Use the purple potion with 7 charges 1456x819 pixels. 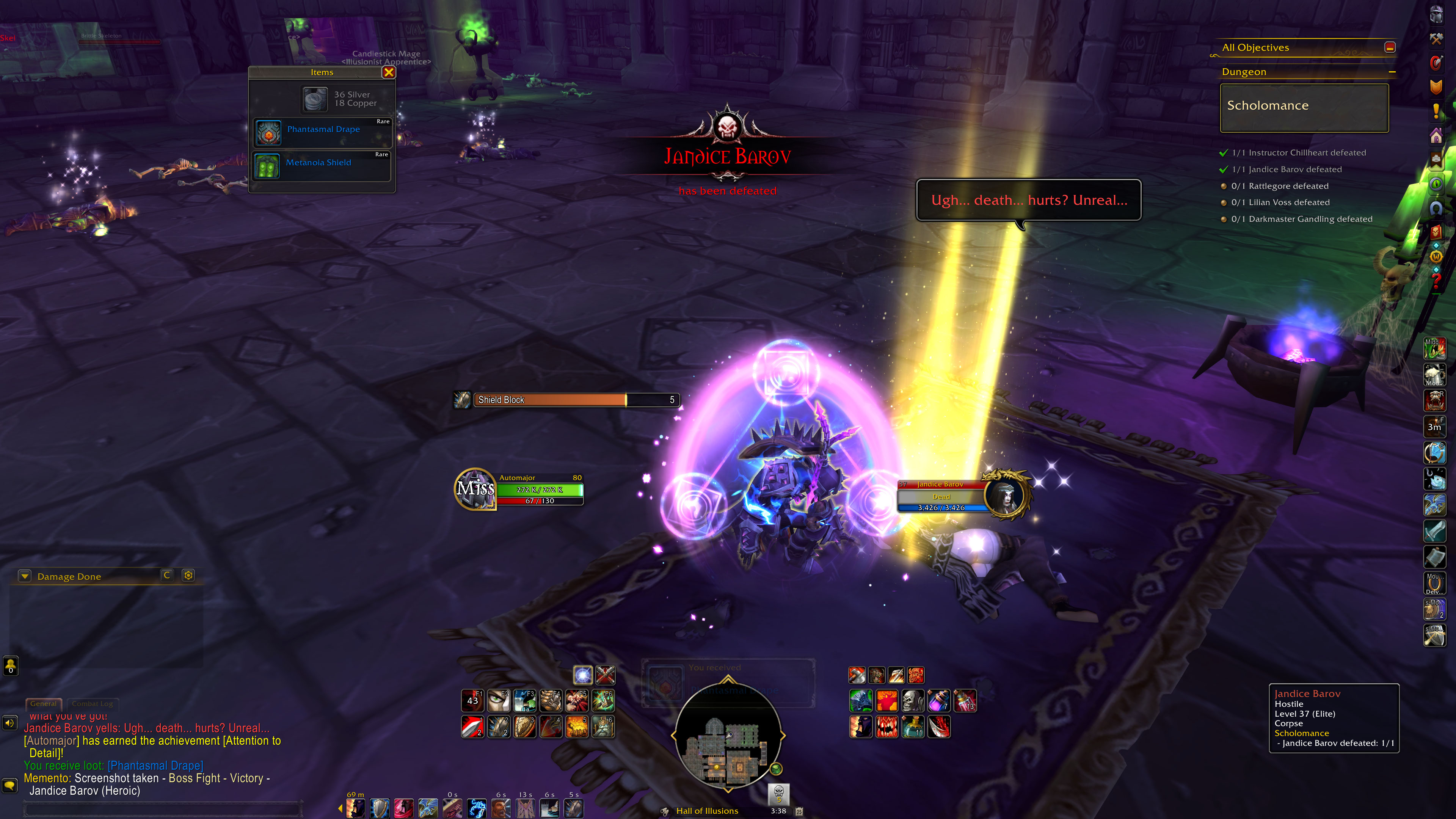(938, 701)
